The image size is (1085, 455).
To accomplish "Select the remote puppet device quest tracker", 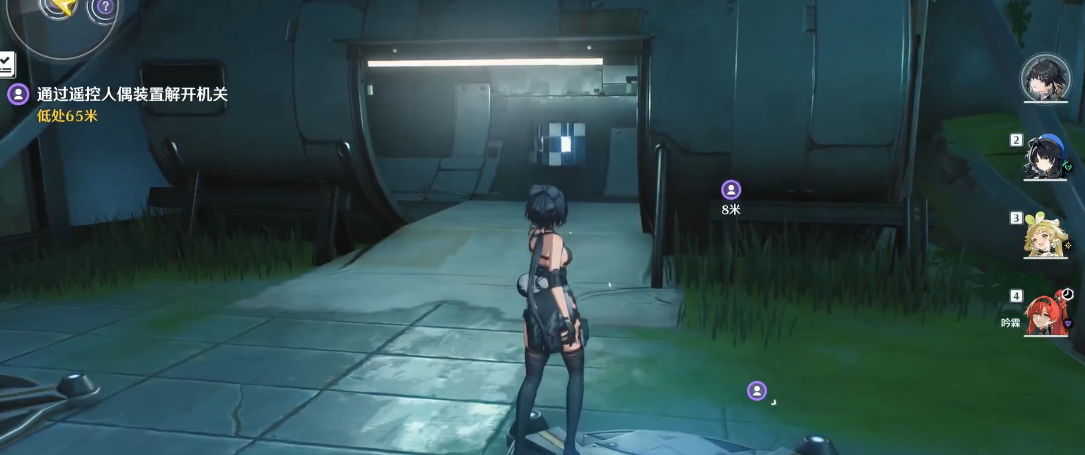I will pos(132,95).
